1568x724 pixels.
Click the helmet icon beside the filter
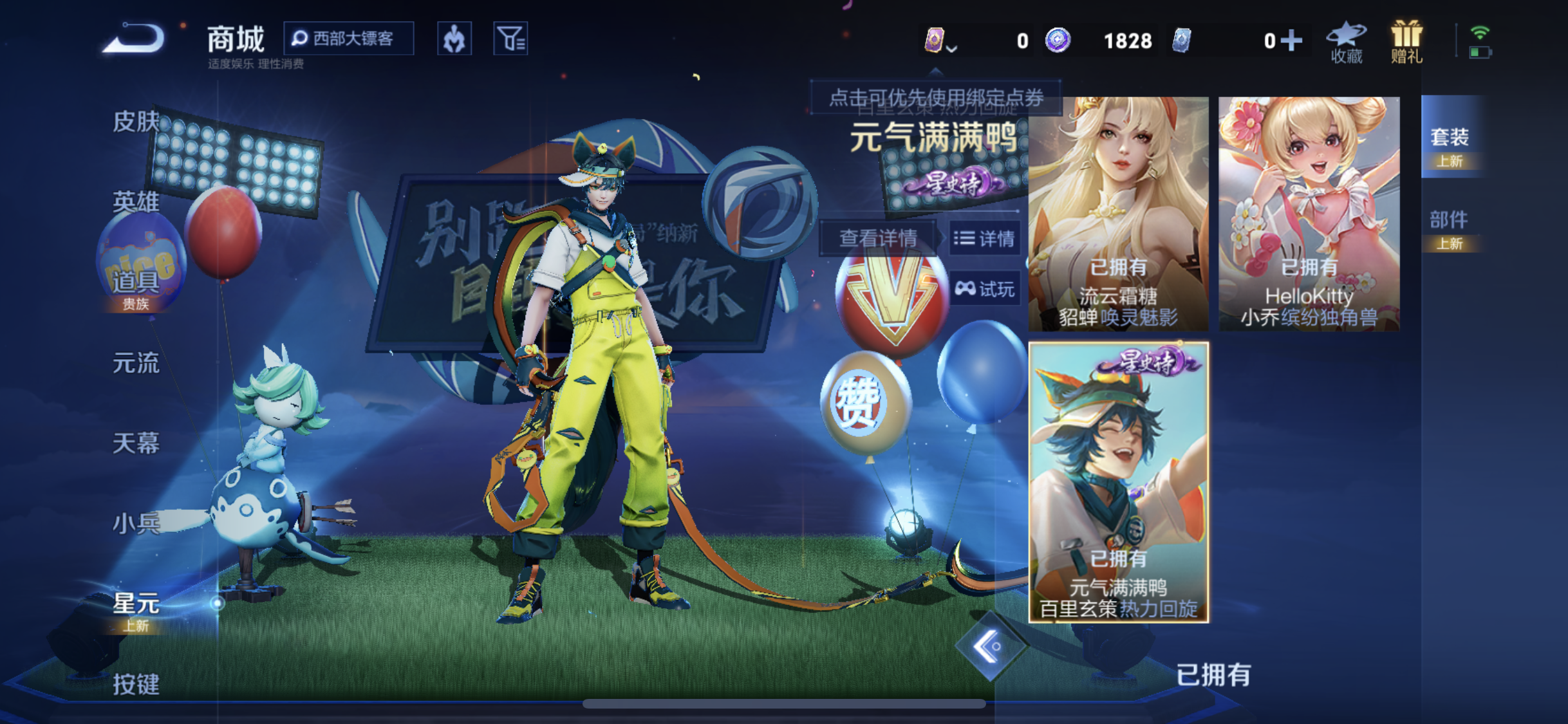click(455, 39)
